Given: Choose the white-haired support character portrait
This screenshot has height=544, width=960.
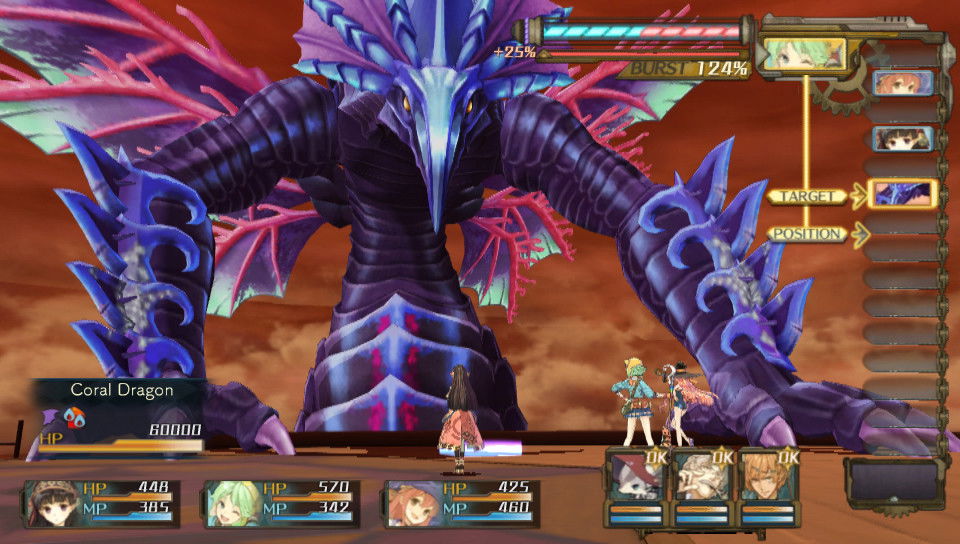Looking at the screenshot, I should tap(702, 478).
